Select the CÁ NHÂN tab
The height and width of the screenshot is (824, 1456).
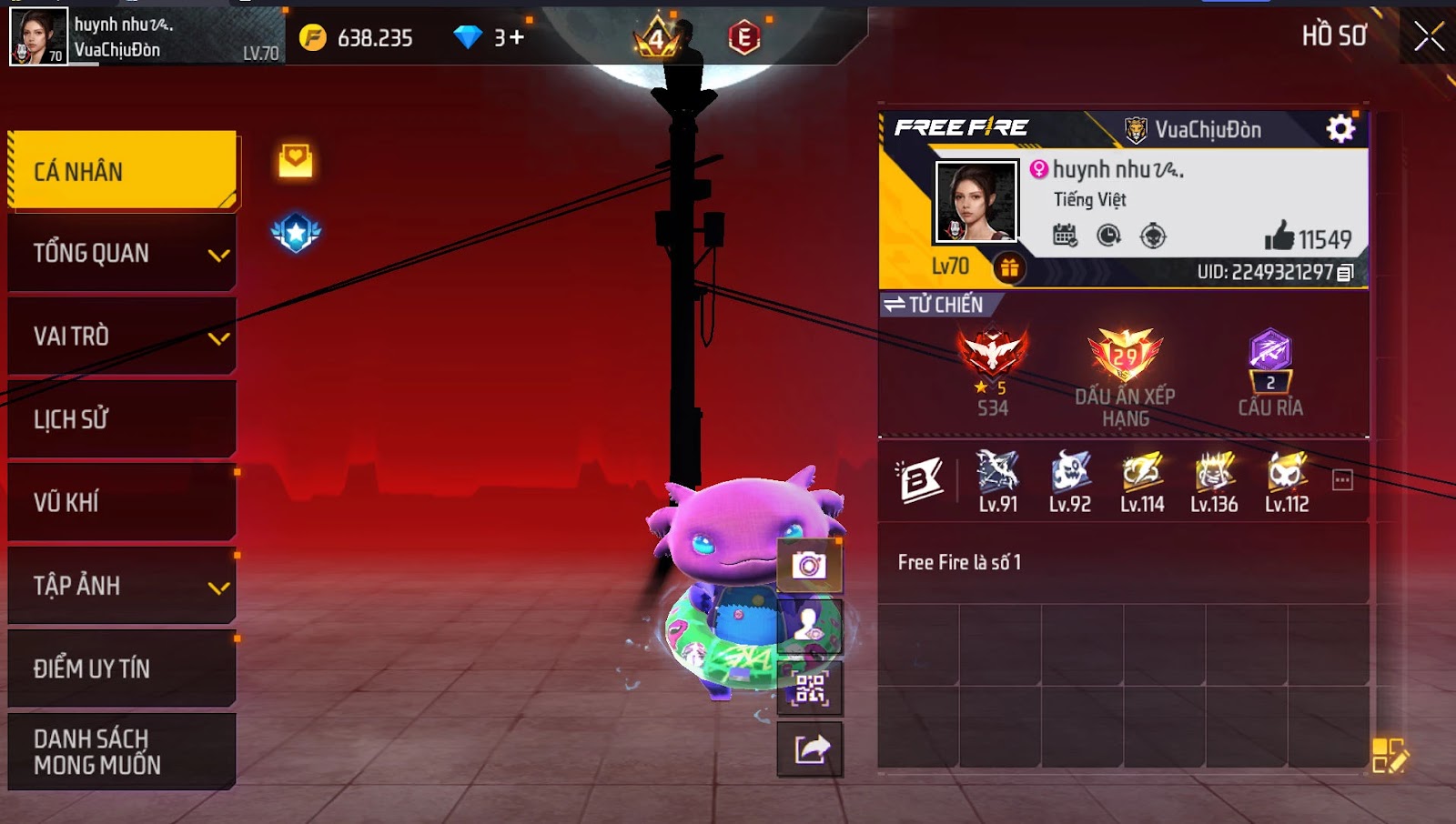(123, 171)
